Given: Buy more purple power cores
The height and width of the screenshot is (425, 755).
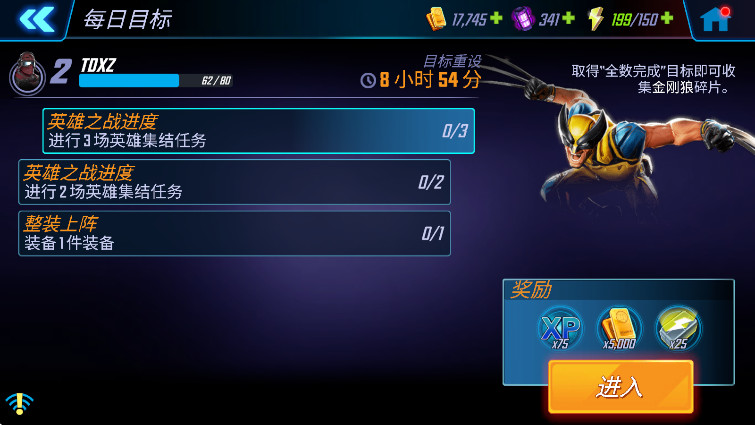Looking at the screenshot, I should [569, 19].
